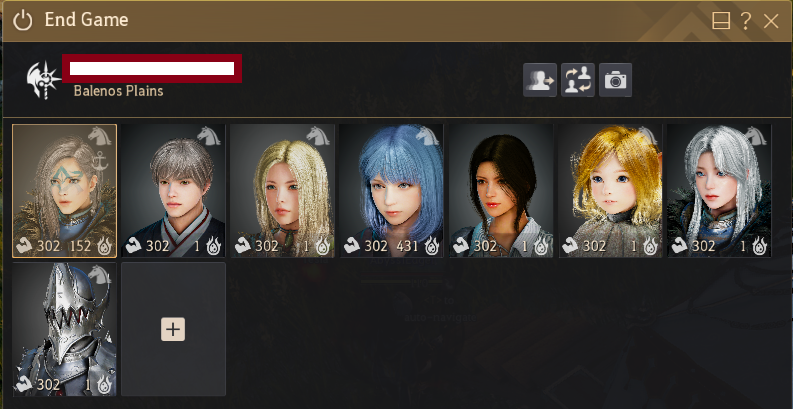Image resolution: width=793 pixels, height=409 pixels.
Task: Open the question mark help button
Action: [x=746, y=20]
